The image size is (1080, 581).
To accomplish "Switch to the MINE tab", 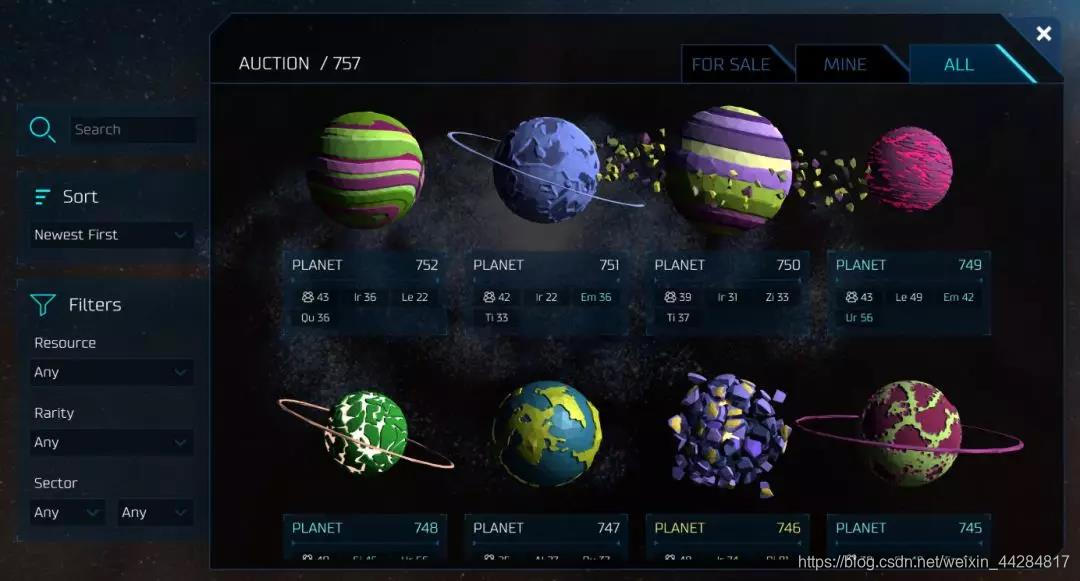I will (x=845, y=64).
